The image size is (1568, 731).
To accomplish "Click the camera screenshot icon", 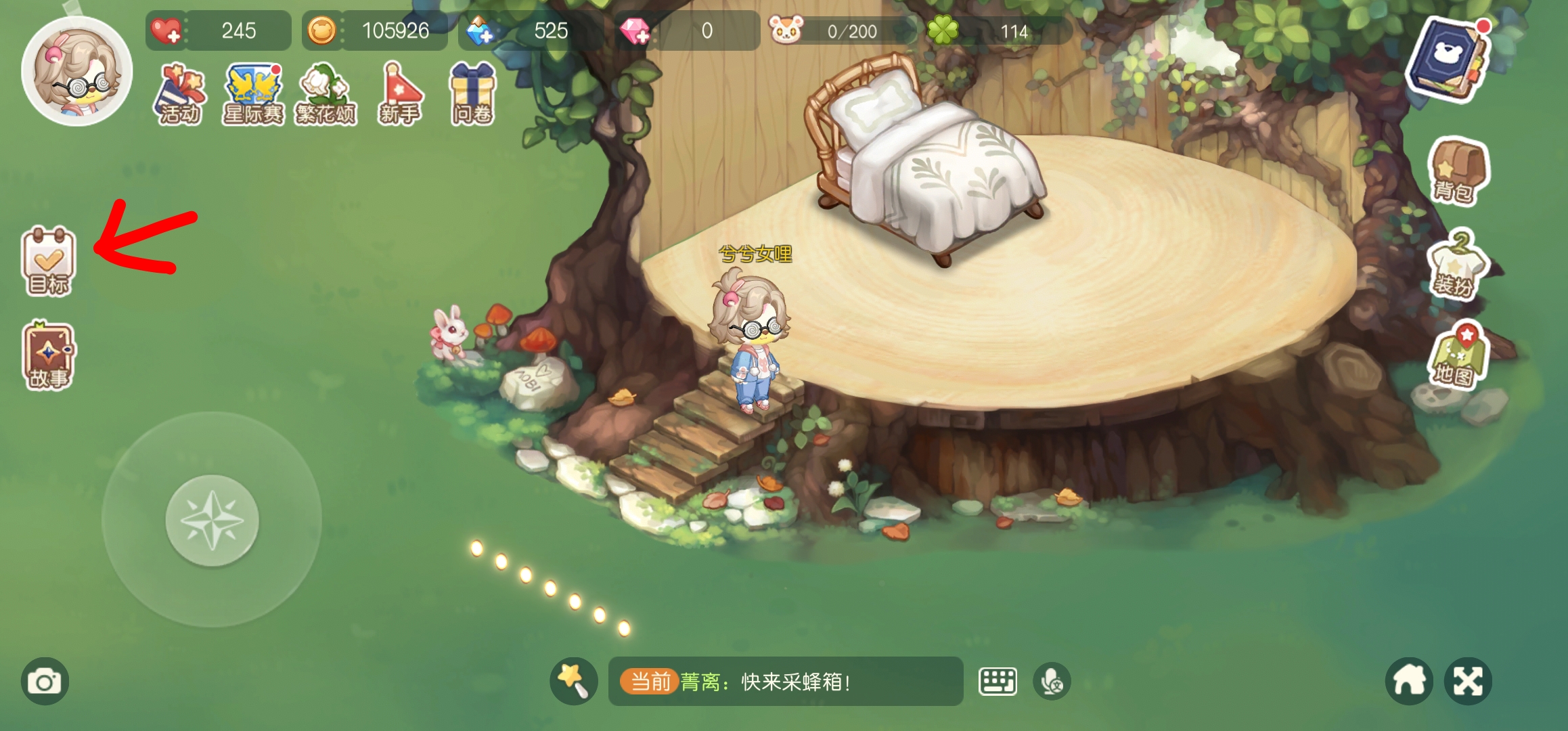I will point(43,682).
